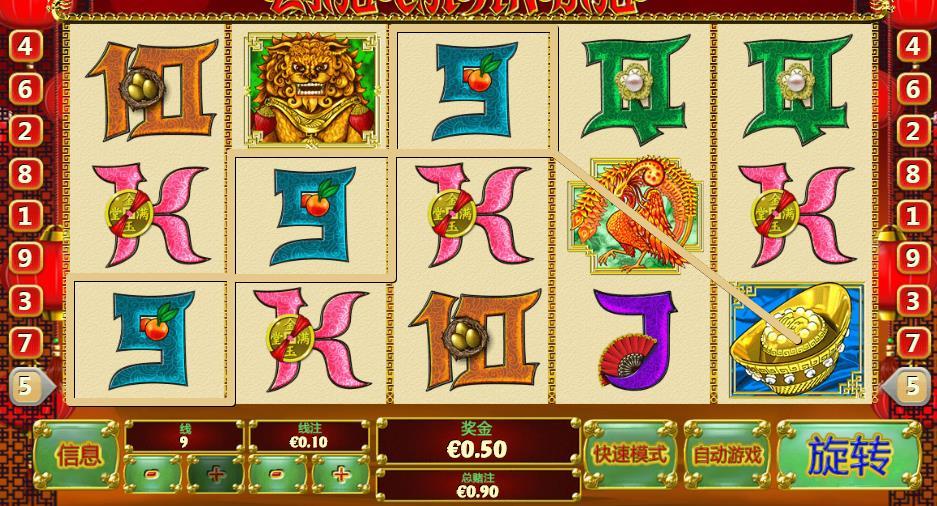Raise the line bet (线注)
The height and width of the screenshot is (506, 937).
tap(341, 473)
